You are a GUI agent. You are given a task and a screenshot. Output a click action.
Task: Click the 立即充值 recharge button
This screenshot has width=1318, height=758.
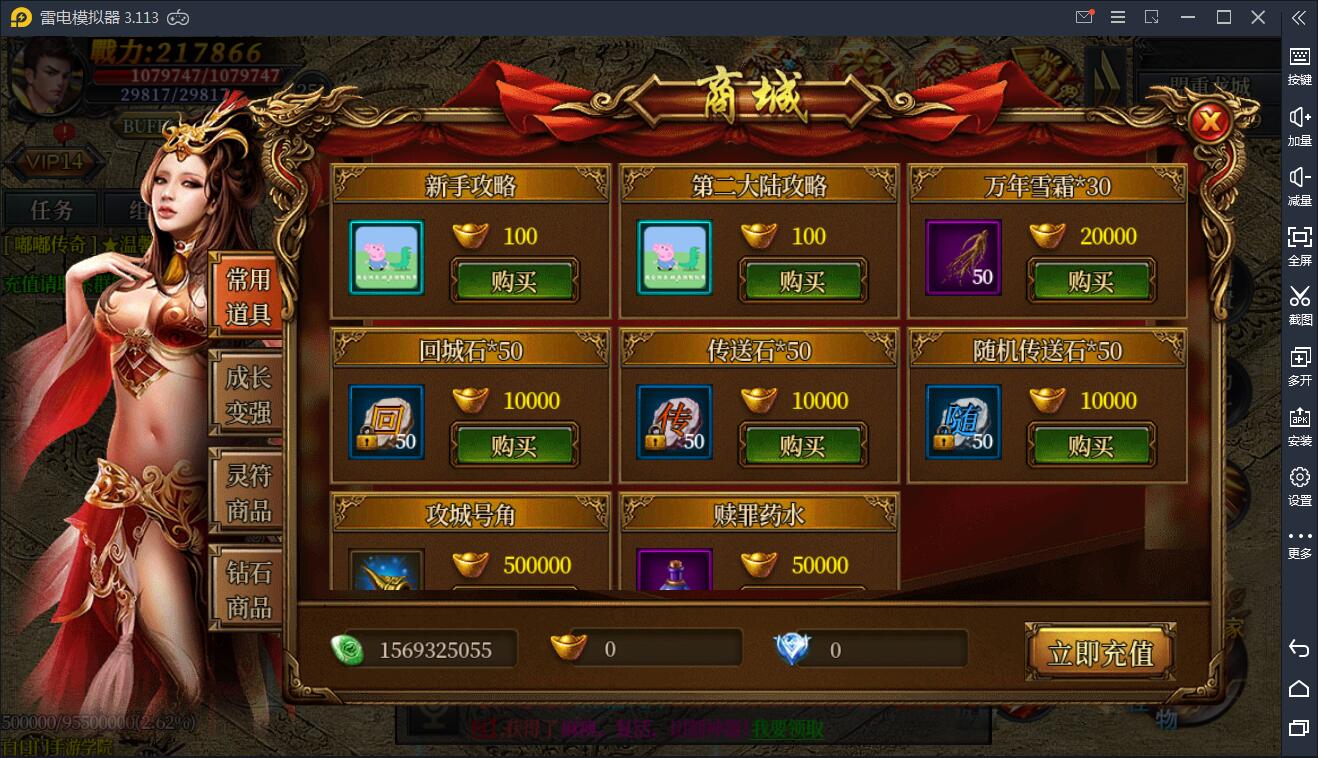[1100, 653]
